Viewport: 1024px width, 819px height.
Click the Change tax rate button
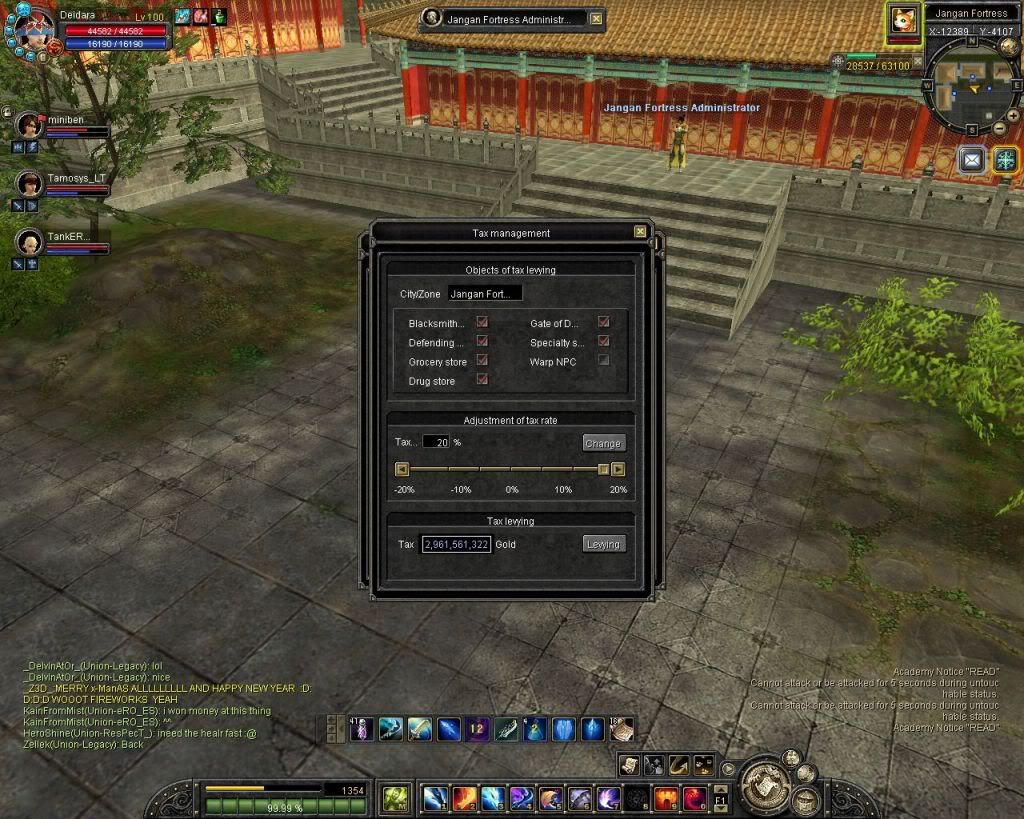pyautogui.click(x=603, y=443)
